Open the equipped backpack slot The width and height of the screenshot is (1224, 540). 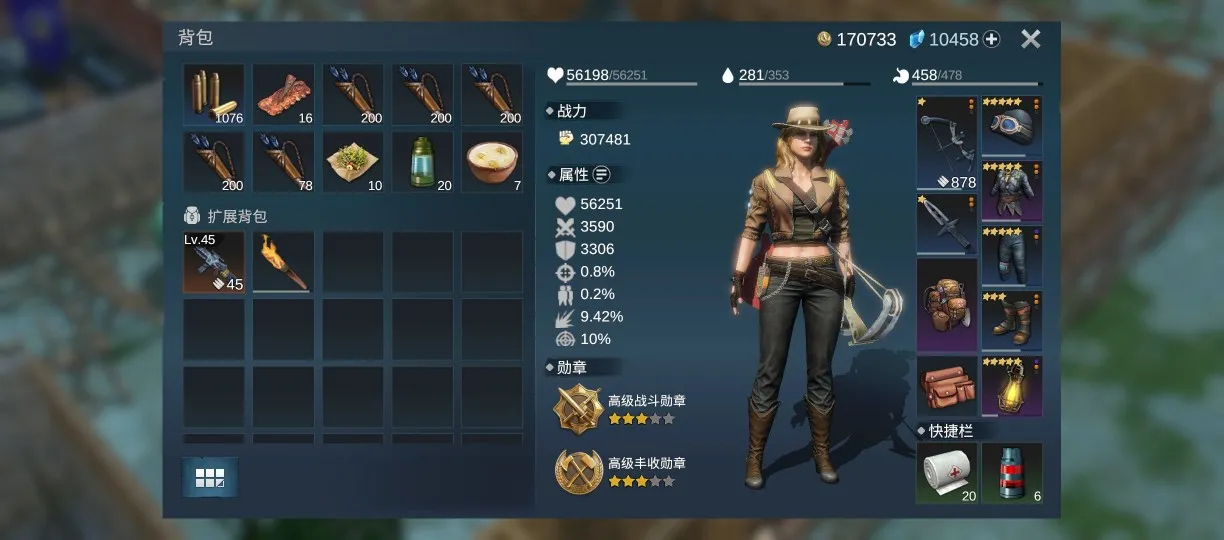click(x=946, y=305)
